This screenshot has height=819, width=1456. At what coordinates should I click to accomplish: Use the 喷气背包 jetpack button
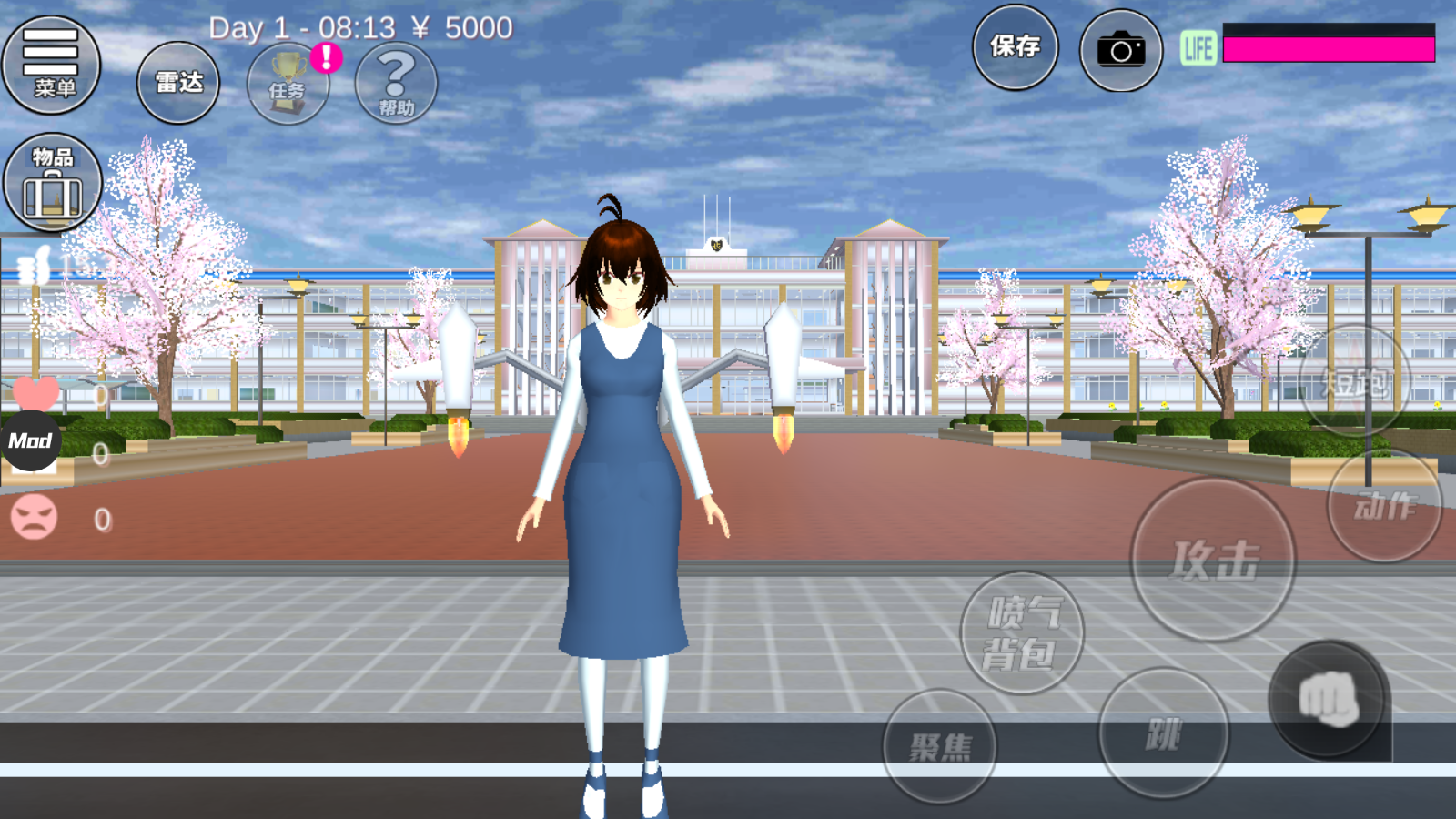coord(1022,633)
